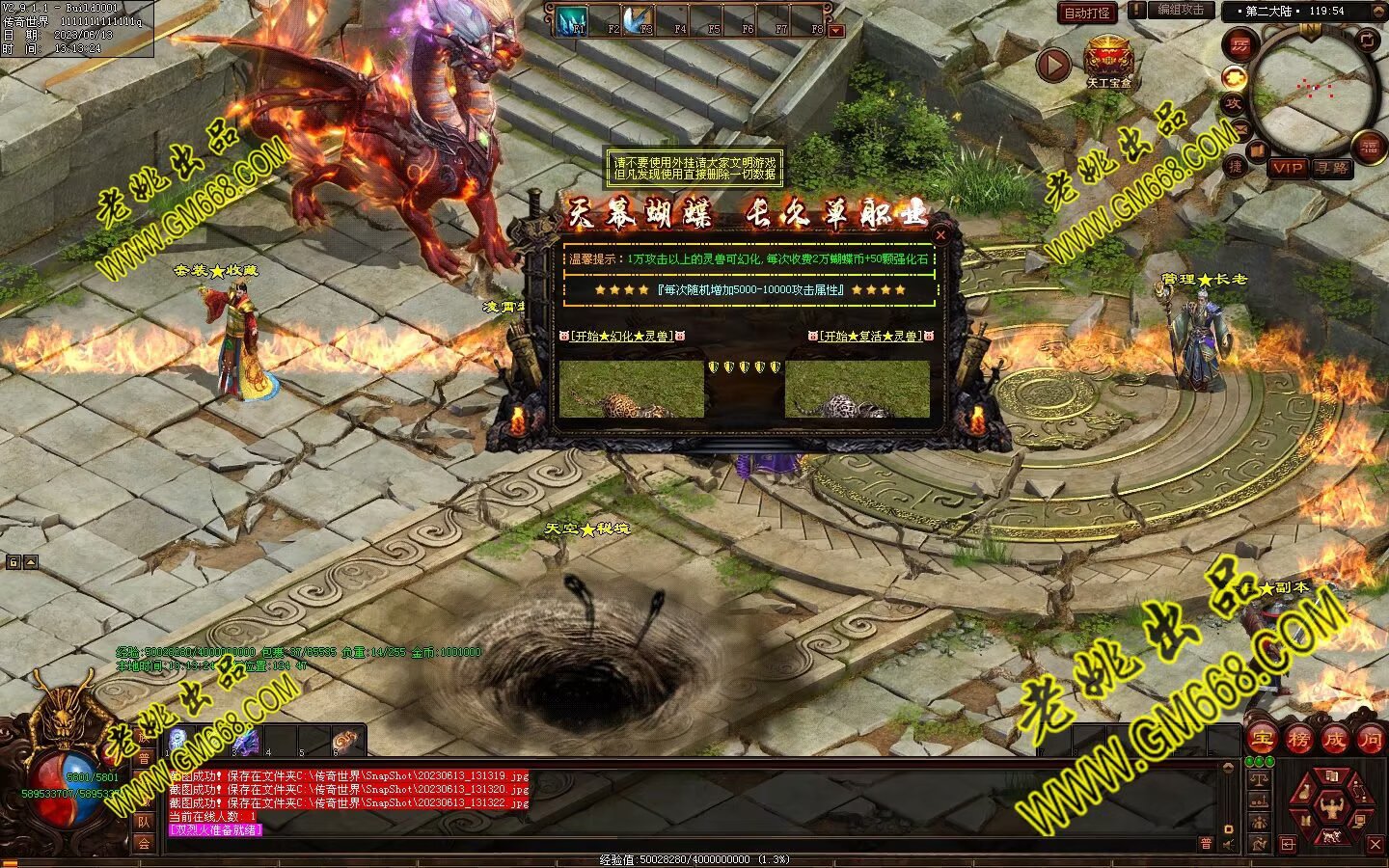1389x868 pixels.
Task: Open the 成 achievements button
Action: pyautogui.click(x=1334, y=740)
